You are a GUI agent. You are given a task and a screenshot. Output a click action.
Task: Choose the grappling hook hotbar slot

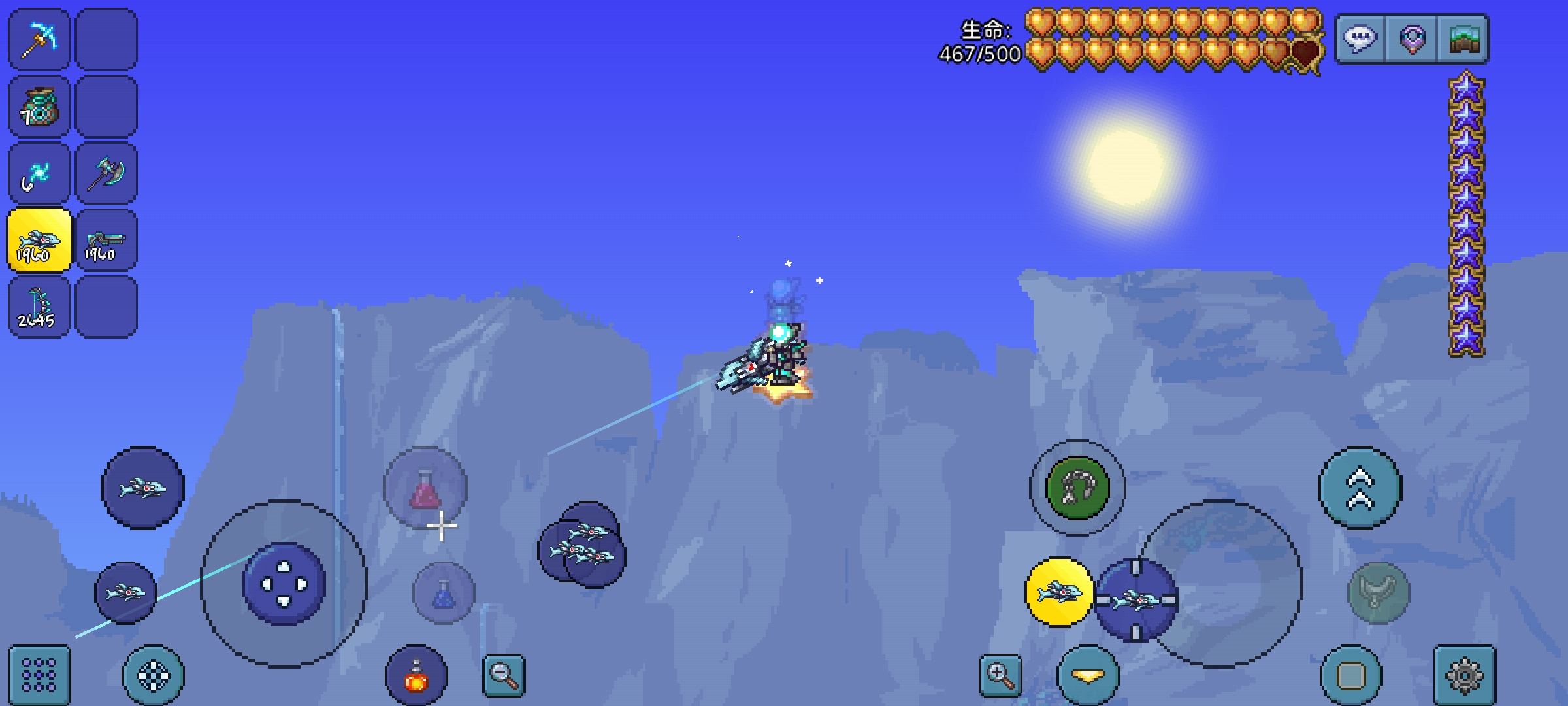pos(39,174)
